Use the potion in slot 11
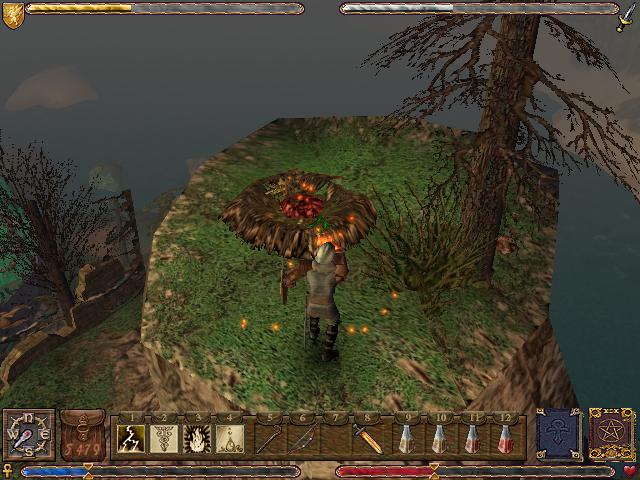Screen dimensions: 640x480 (471, 438)
